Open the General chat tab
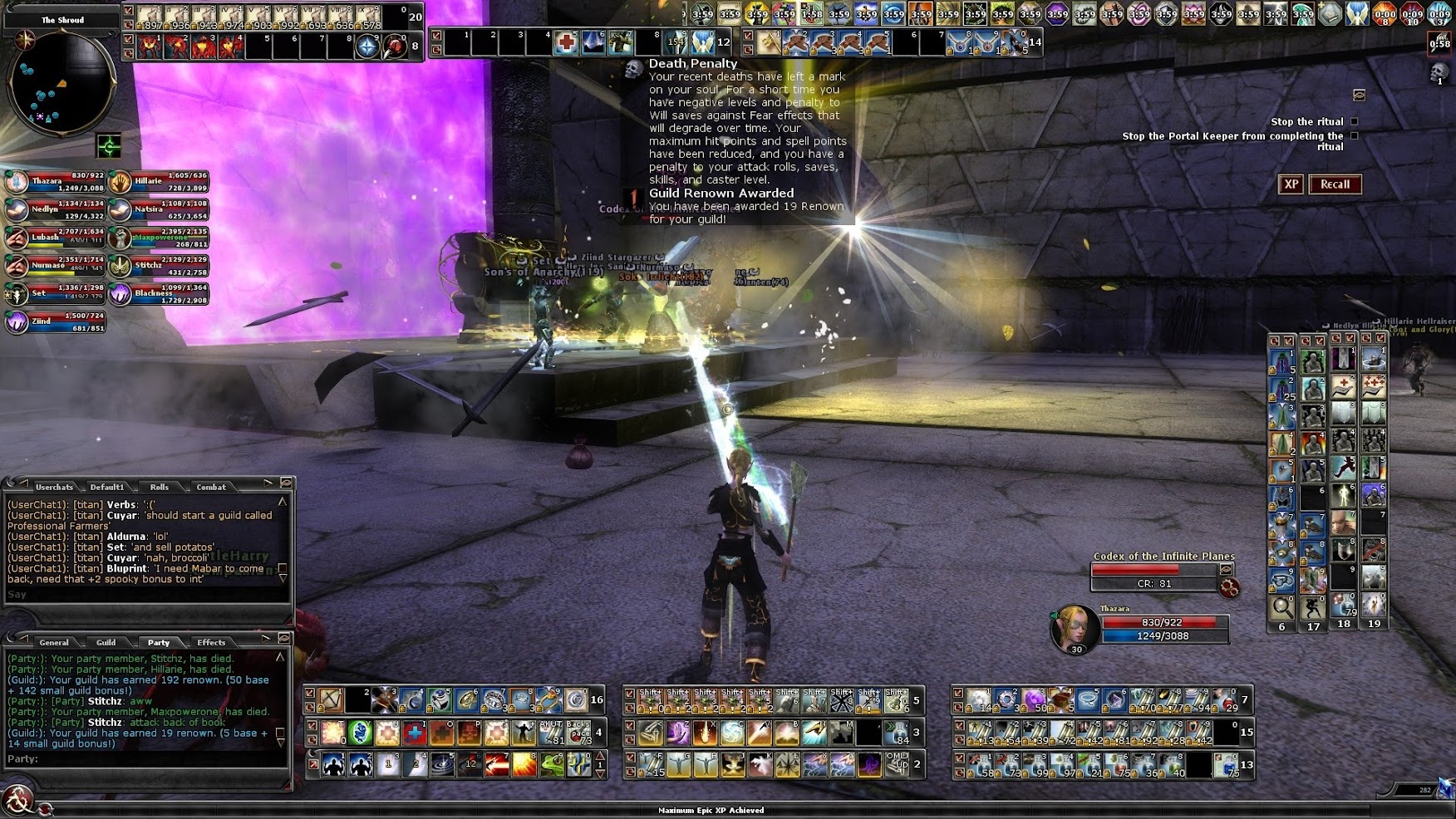The image size is (1456, 819). pos(54,642)
